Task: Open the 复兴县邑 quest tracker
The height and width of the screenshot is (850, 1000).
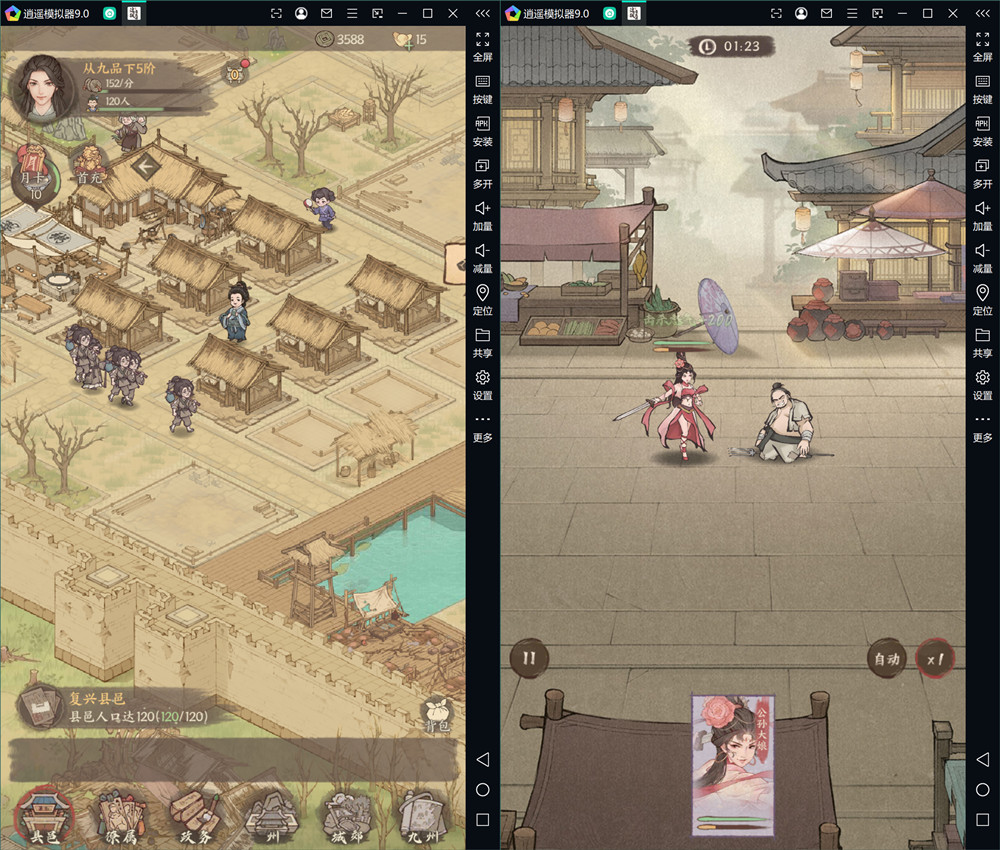Action: [x=41, y=707]
